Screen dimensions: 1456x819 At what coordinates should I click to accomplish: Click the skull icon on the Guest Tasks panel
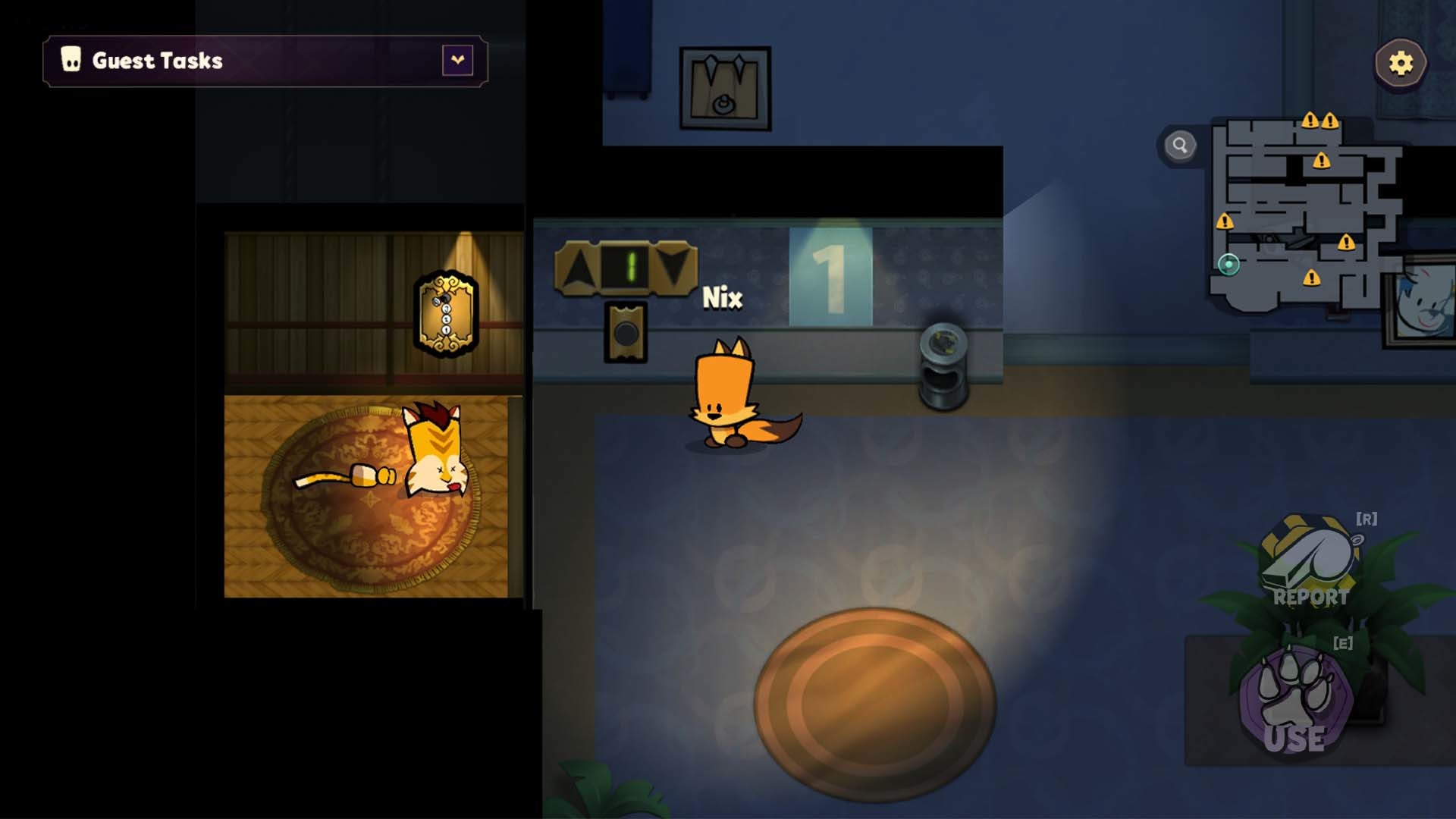pyautogui.click(x=70, y=60)
